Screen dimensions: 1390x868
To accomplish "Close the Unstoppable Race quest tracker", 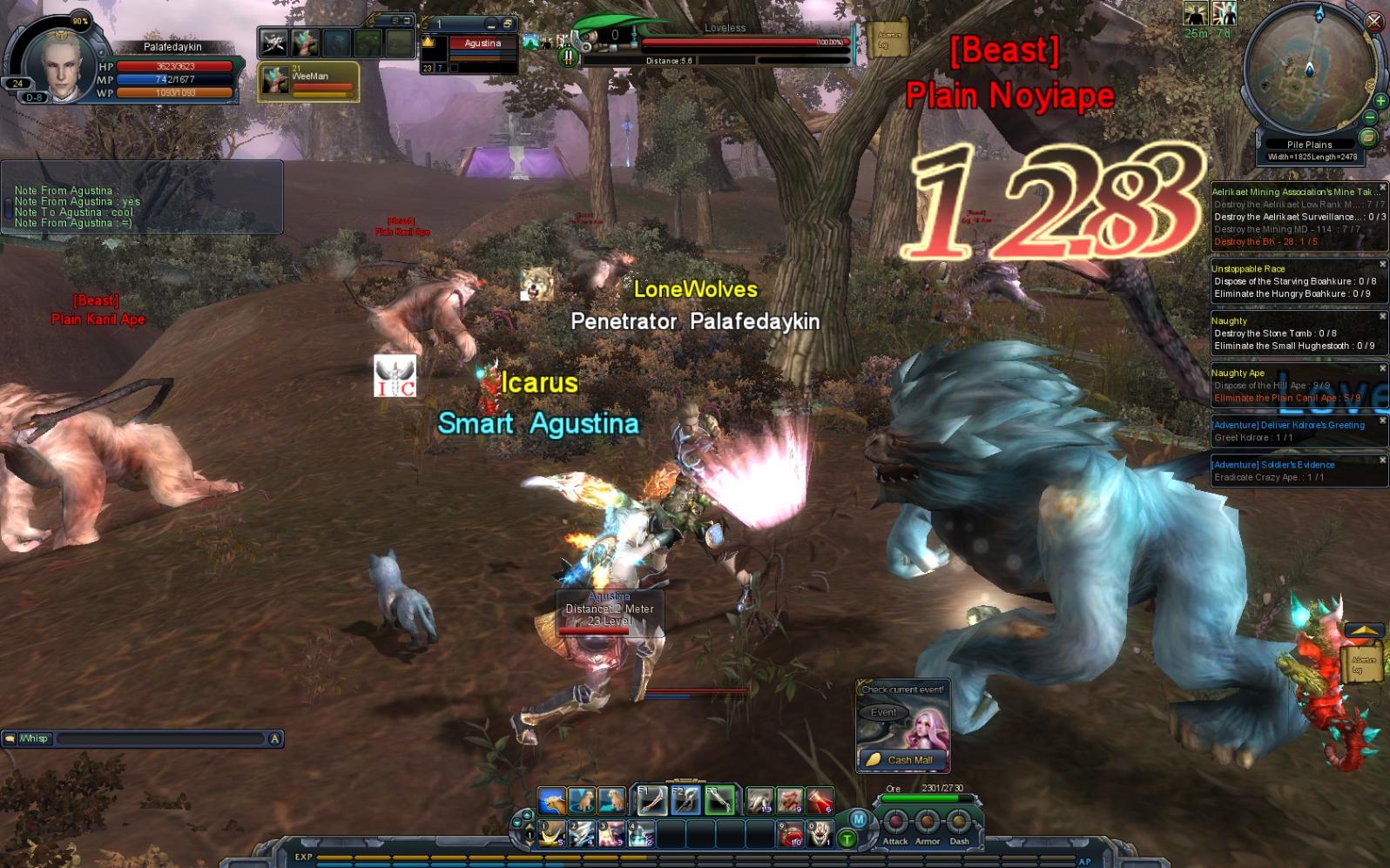I will tap(1382, 265).
